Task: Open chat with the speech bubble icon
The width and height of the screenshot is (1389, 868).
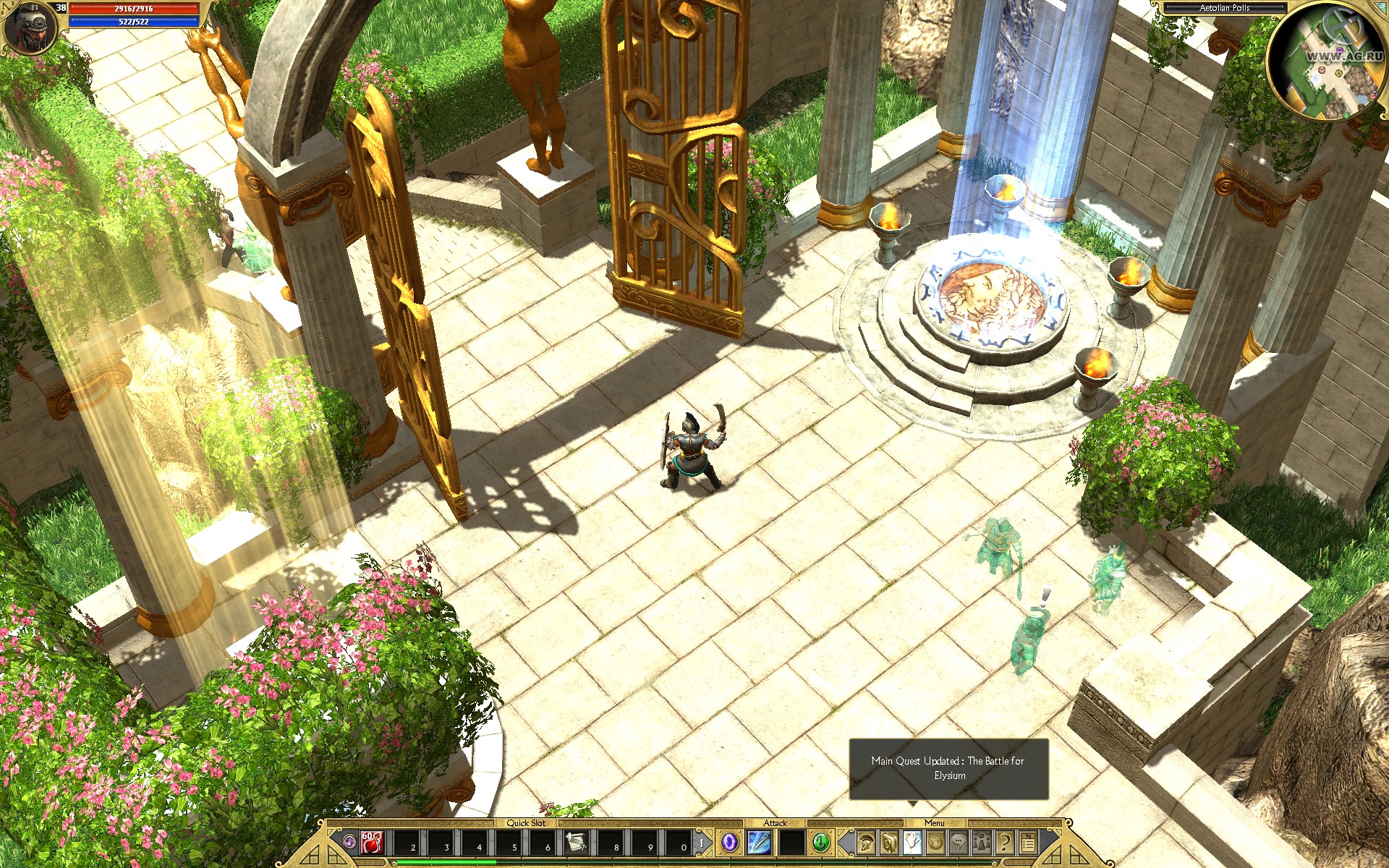Action: click(958, 844)
